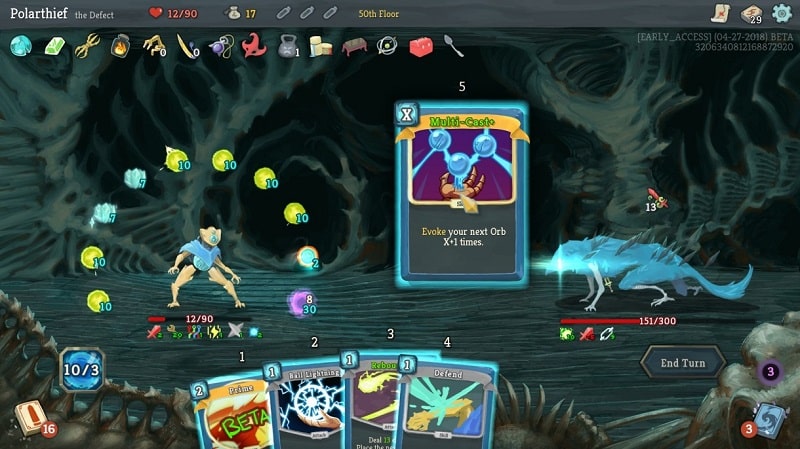This screenshot has width=800, height=449.
Task: Choose the Ball Lightning card
Action: [x=305, y=405]
